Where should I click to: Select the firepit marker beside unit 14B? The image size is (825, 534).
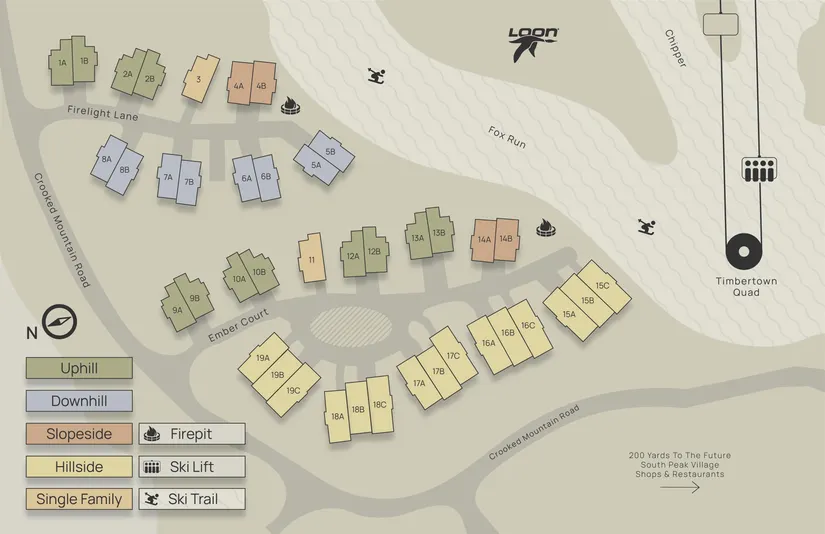tap(546, 229)
